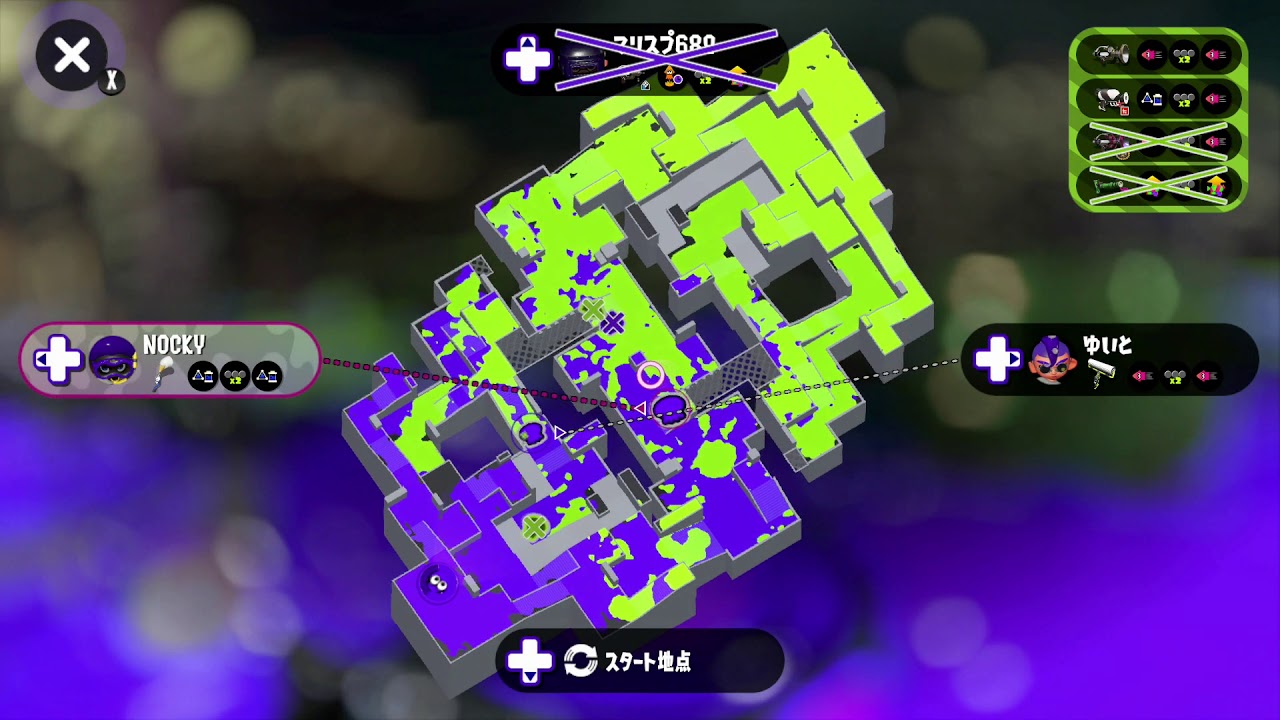Click the orange squid icon in the top banner
1280x720 pixels.
669,77
